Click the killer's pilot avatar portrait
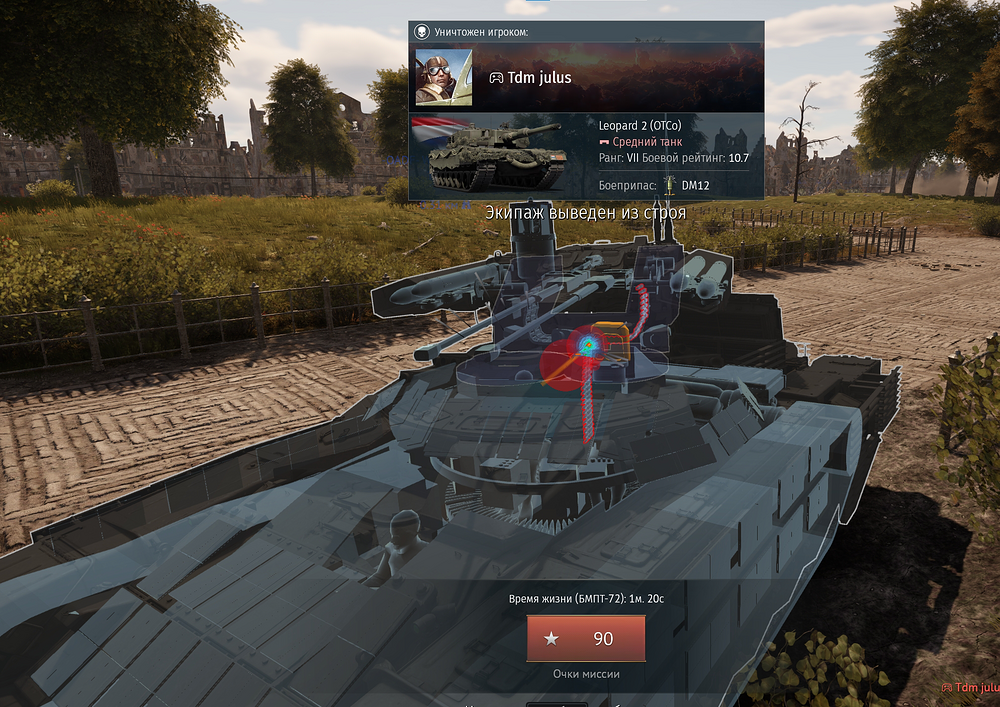Image resolution: width=1000 pixels, height=707 pixels. [x=444, y=77]
